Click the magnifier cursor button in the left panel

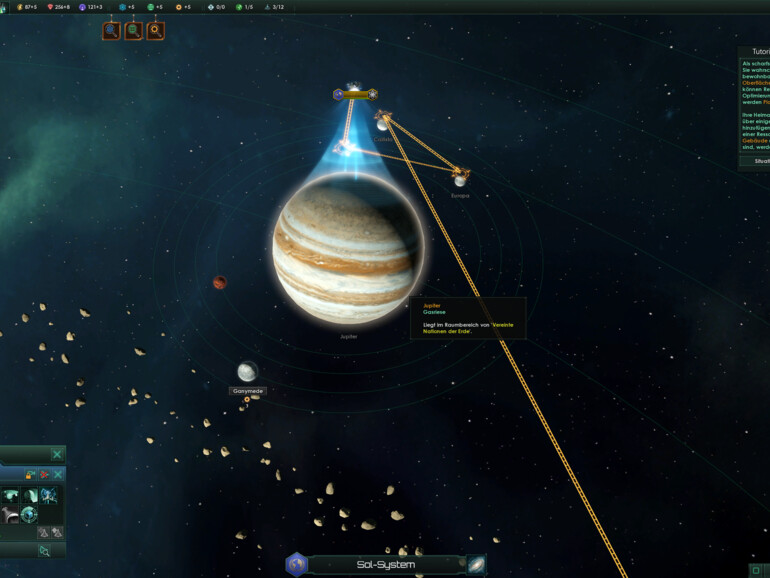(43, 551)
